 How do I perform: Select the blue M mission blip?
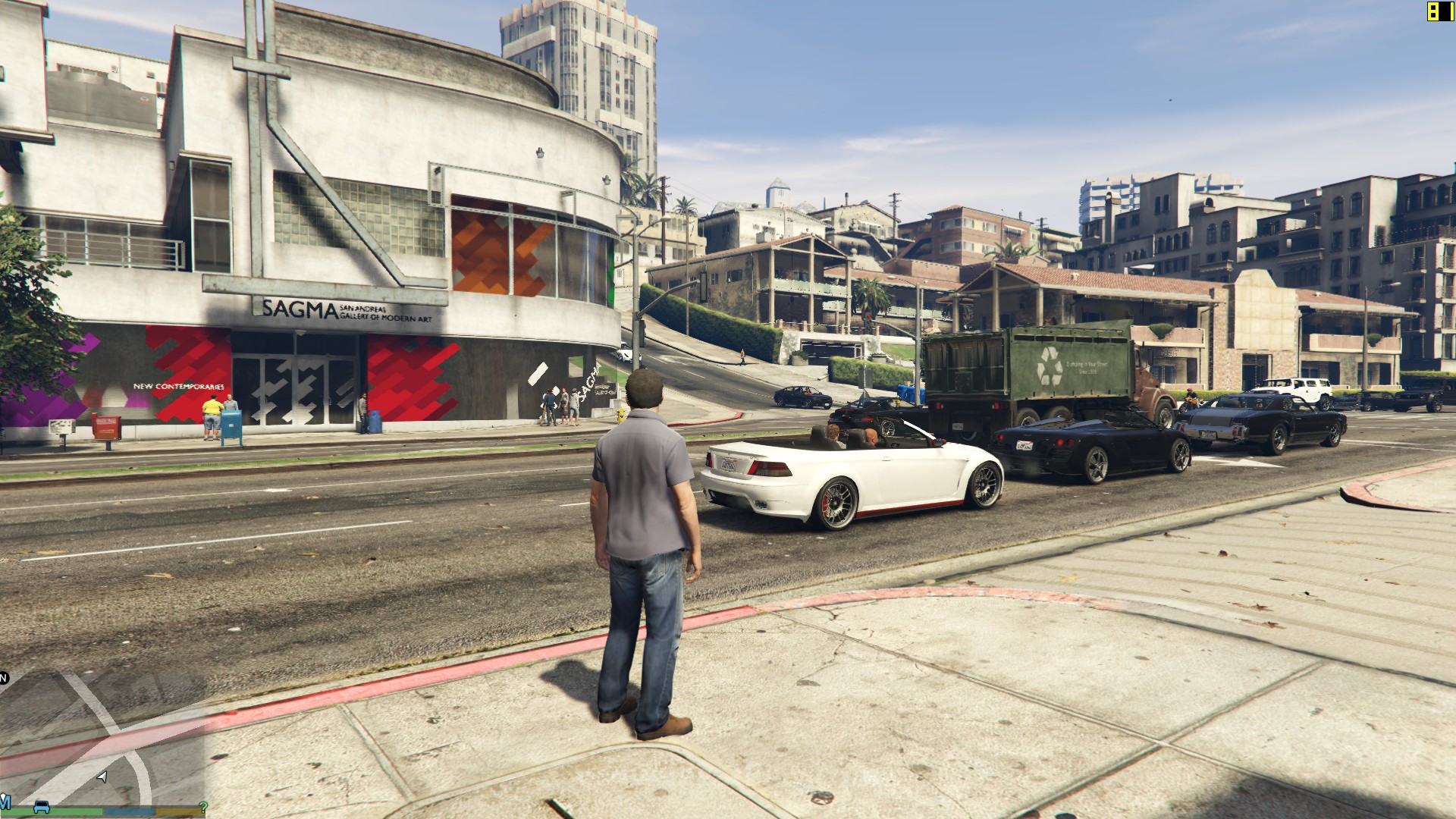click(5, 802)
